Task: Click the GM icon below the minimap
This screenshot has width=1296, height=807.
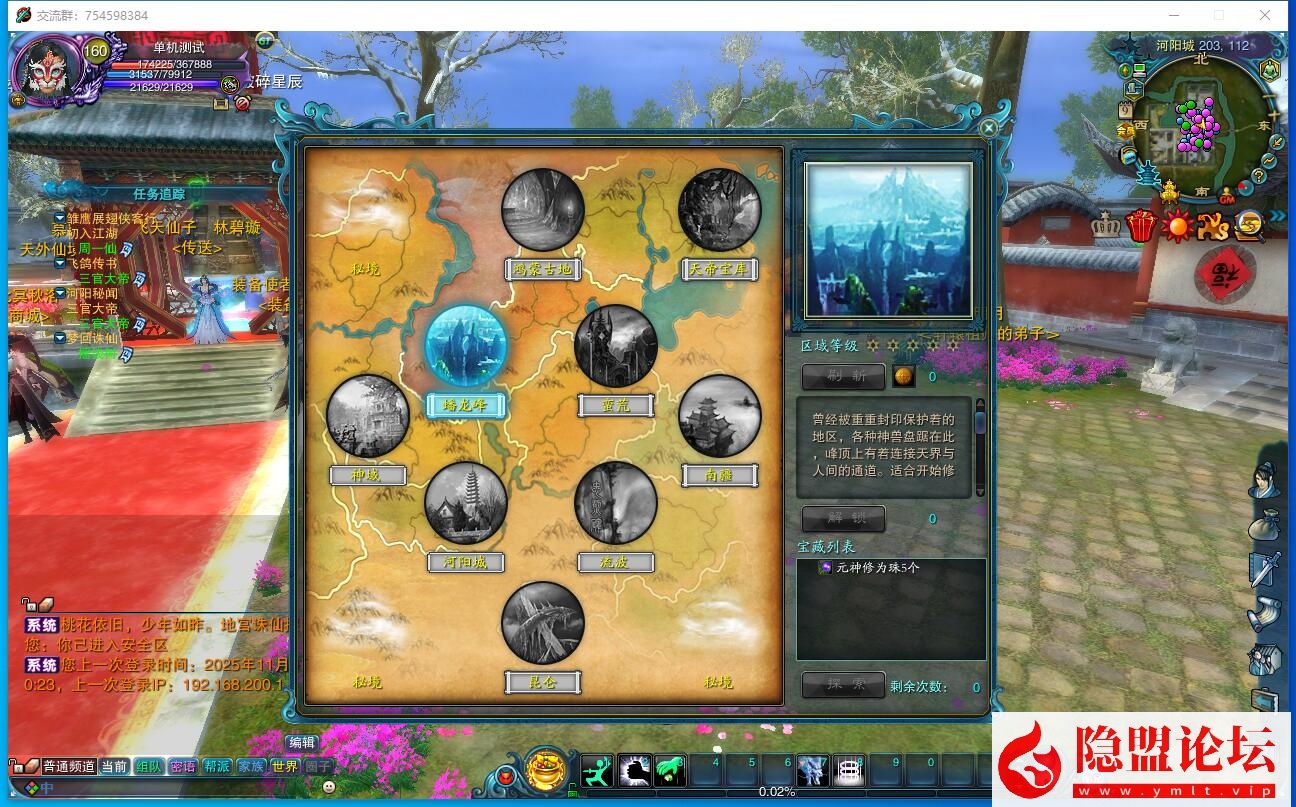Action: 1227,196
